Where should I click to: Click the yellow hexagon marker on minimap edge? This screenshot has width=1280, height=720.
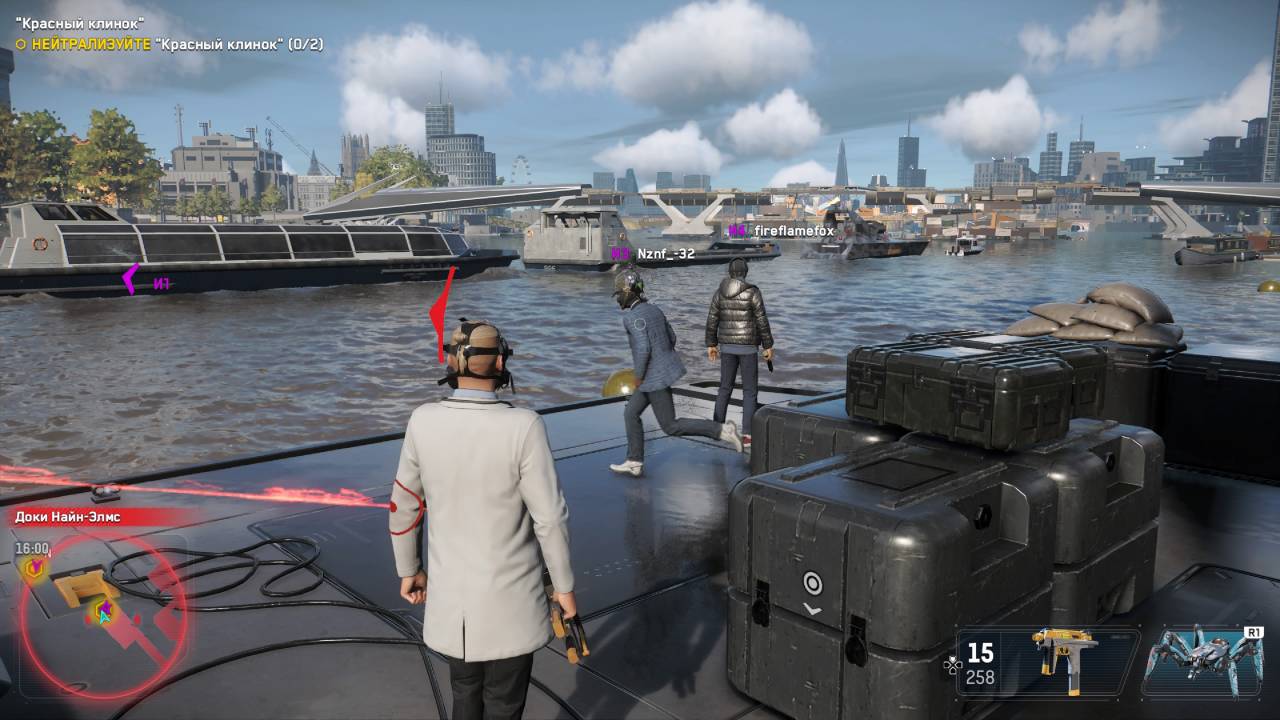coord(34,568)
